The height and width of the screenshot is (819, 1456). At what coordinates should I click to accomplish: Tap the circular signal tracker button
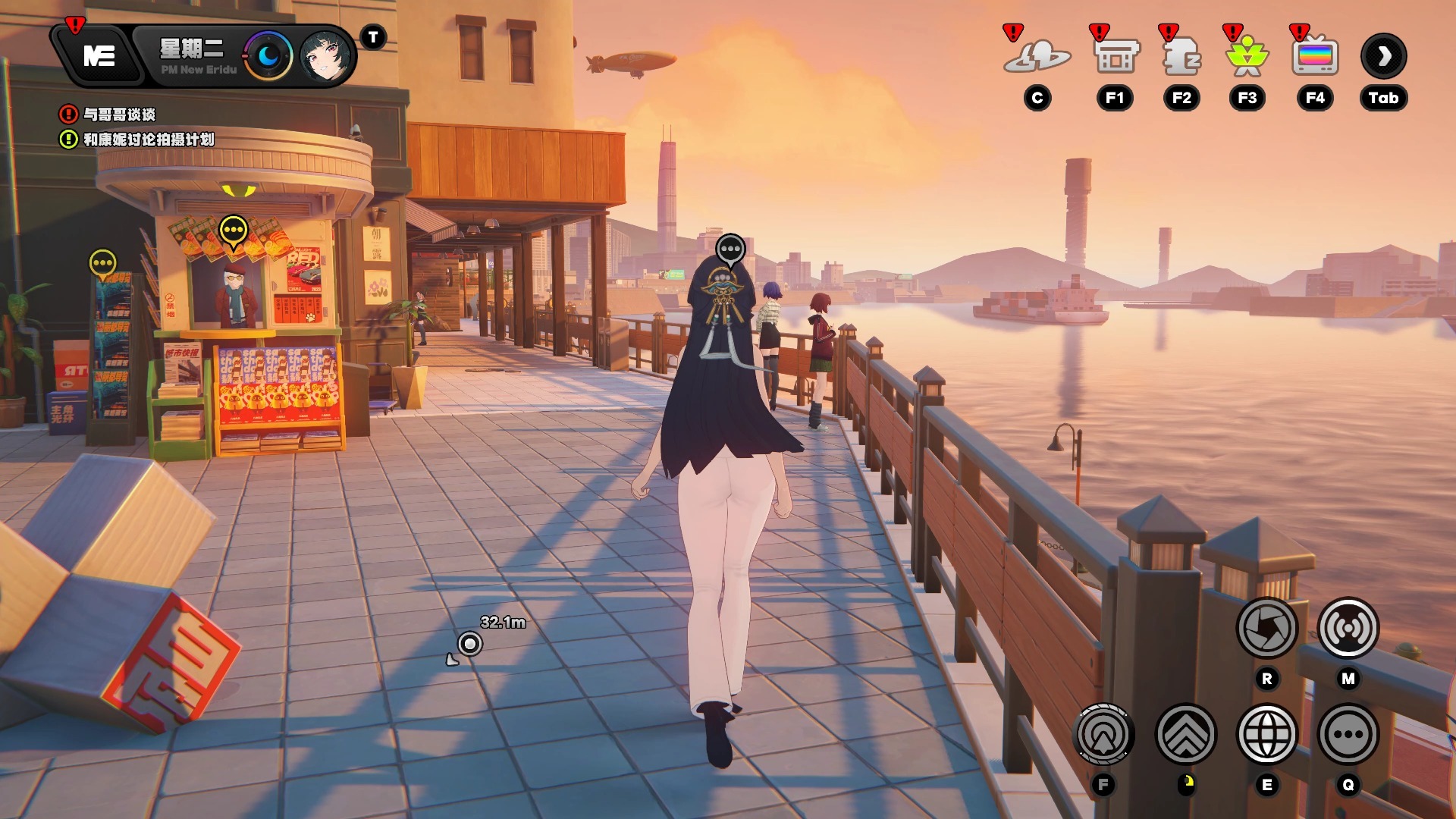[1103, 734]
